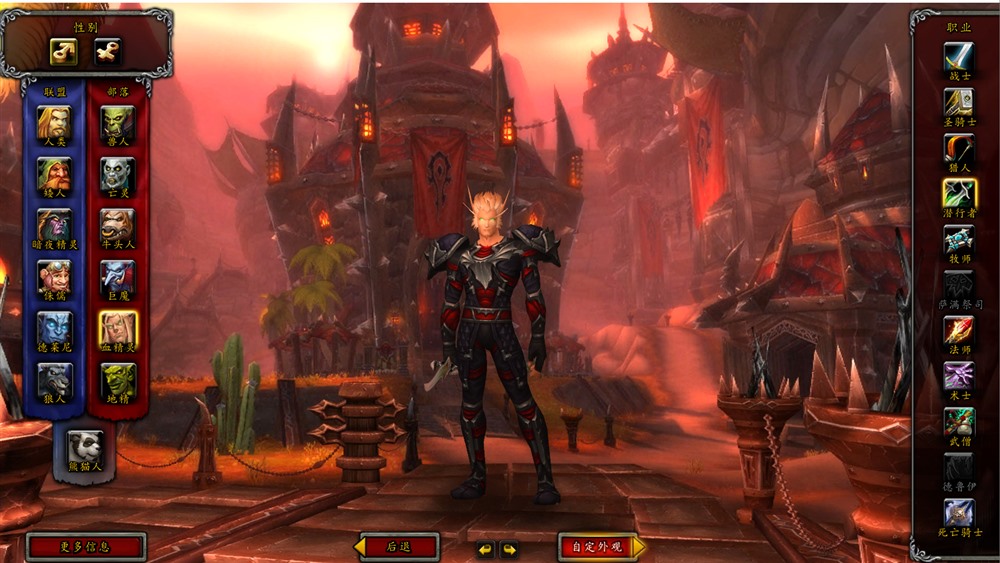Select the Orc (兽人) race
The height and width of the screenshot is (563, 1000).
click(x=117, y=124)
